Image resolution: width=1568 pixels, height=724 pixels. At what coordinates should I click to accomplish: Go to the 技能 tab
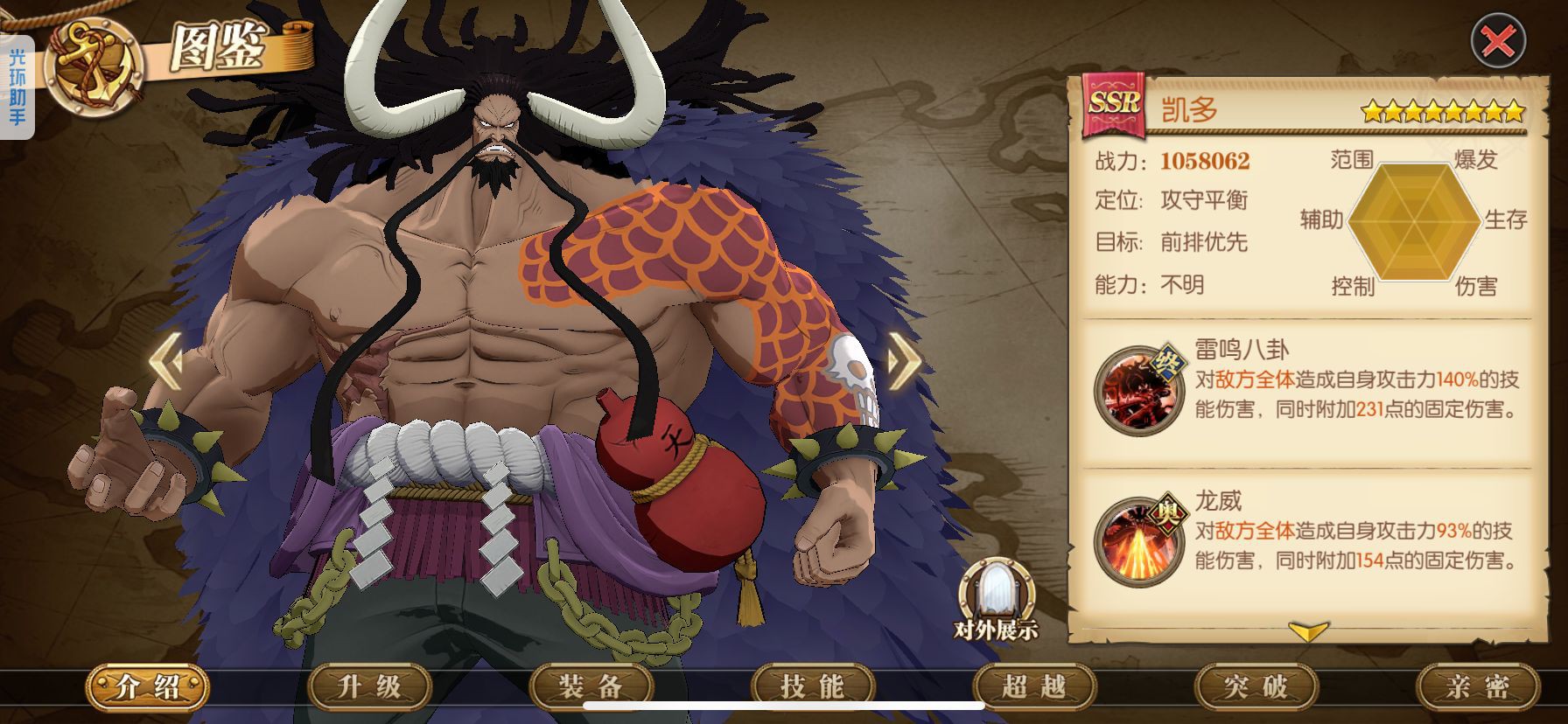812,686
